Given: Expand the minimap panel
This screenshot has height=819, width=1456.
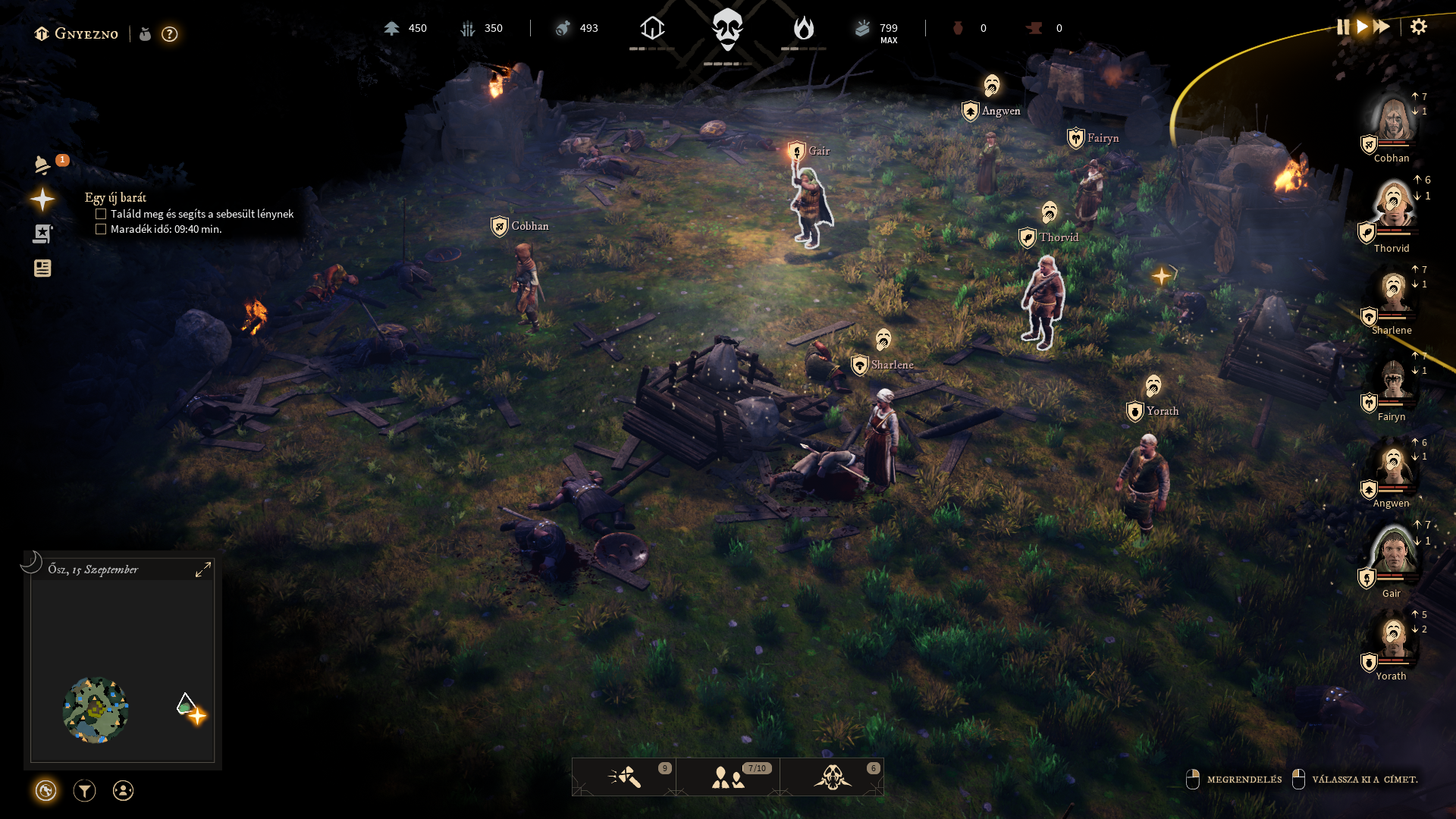Looking at the screenshot, I should pyautogui.click(x=203, y=570).
